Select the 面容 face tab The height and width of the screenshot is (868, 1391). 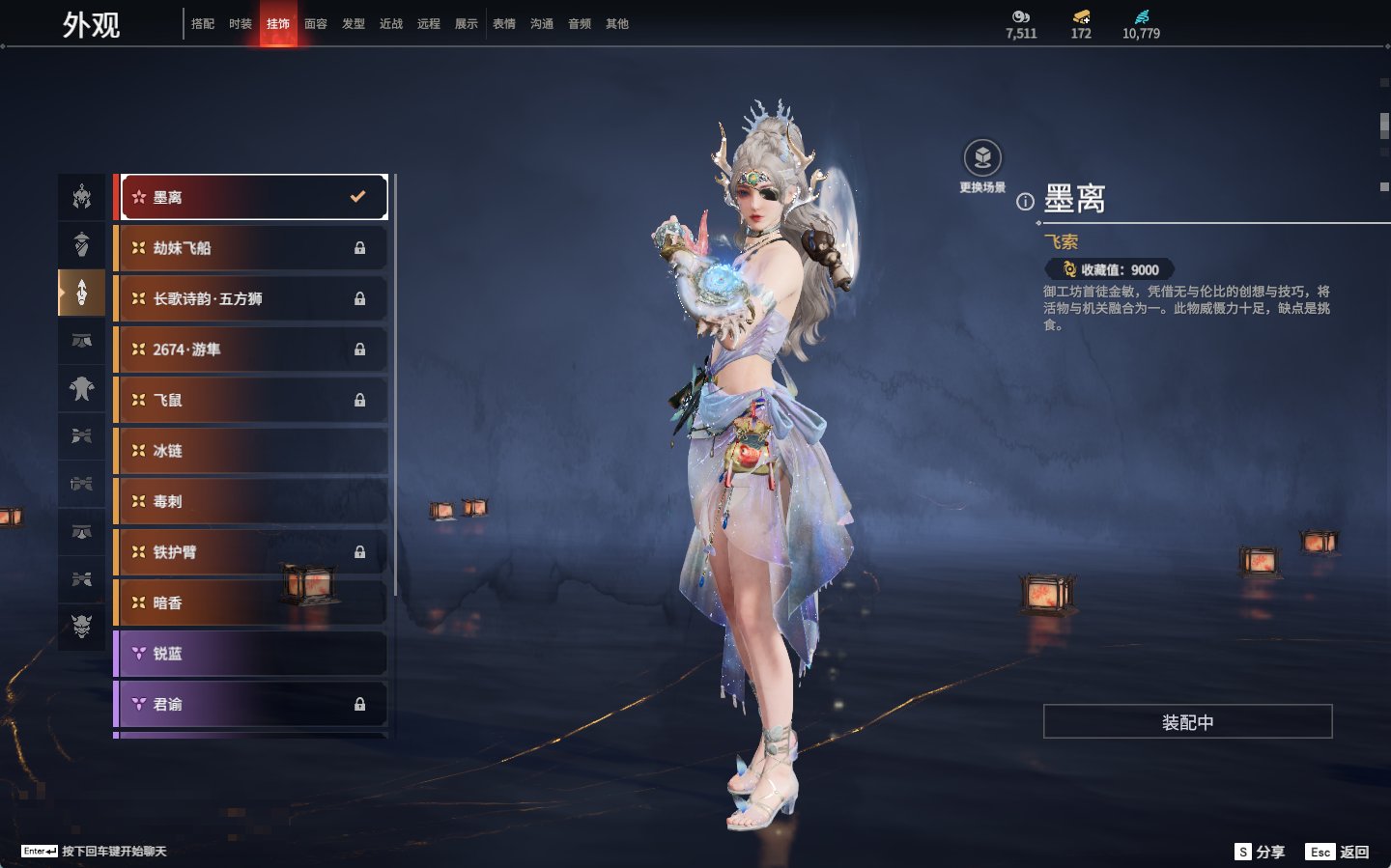click(x=316, y=24)
